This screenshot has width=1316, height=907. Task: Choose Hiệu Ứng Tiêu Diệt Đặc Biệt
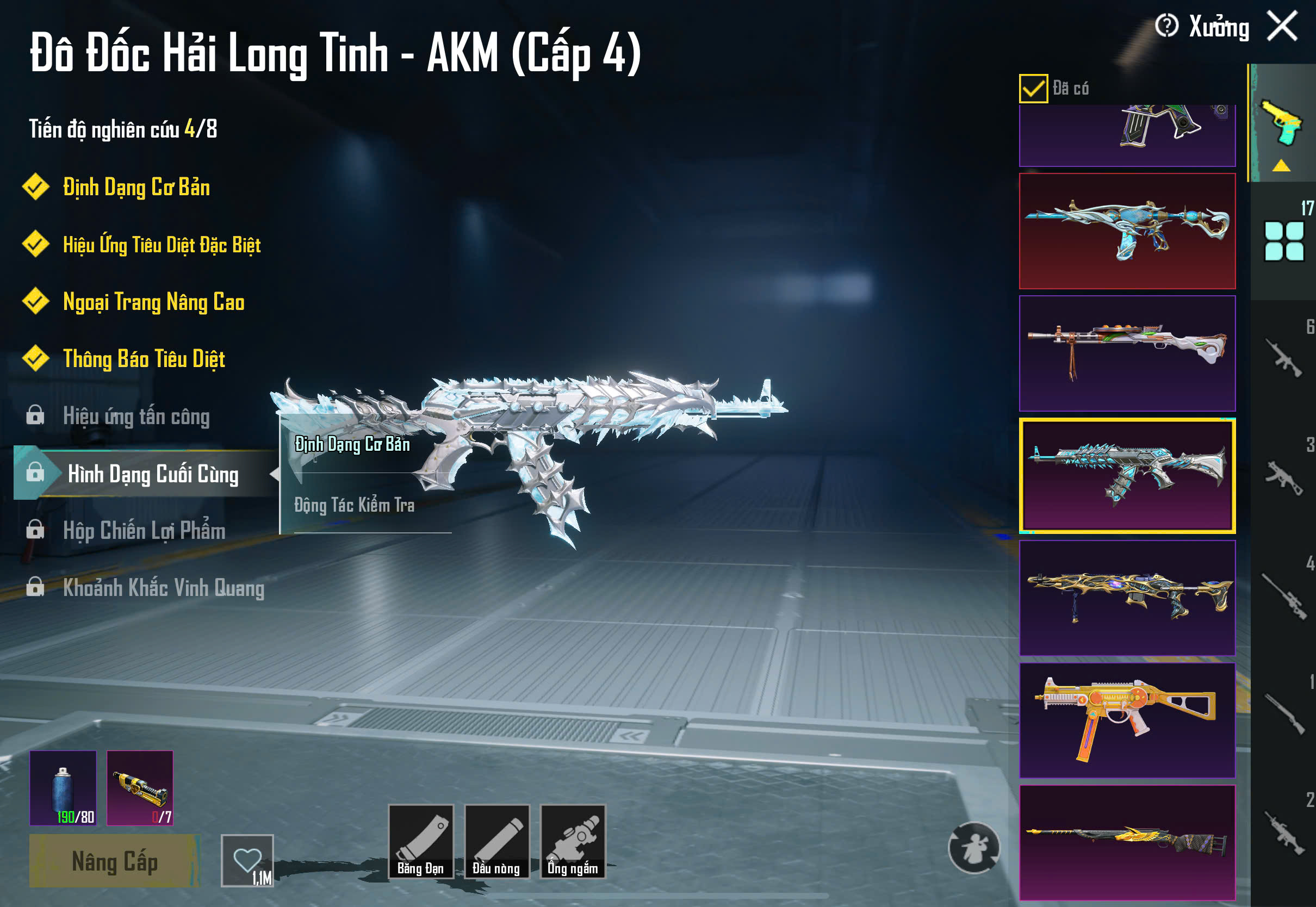[x=162, y=245]
